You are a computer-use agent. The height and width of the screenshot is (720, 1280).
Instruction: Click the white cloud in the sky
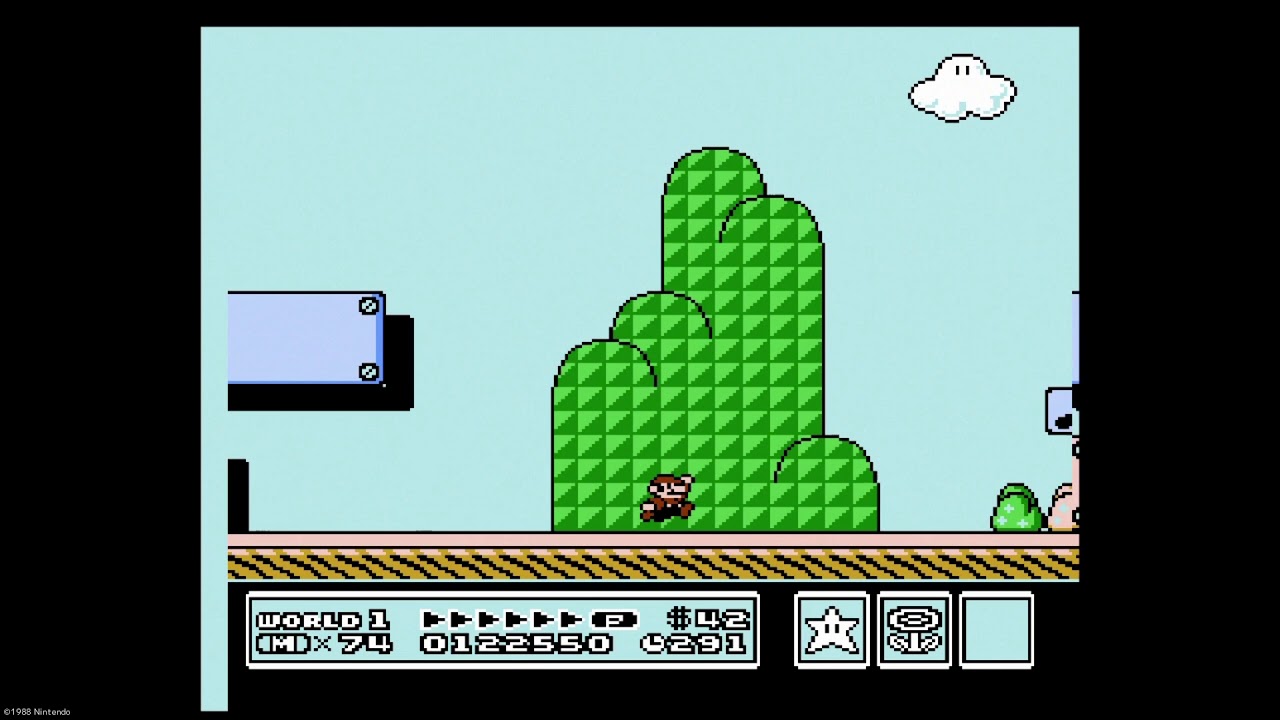pyautogui.click(x=960, y=87)
